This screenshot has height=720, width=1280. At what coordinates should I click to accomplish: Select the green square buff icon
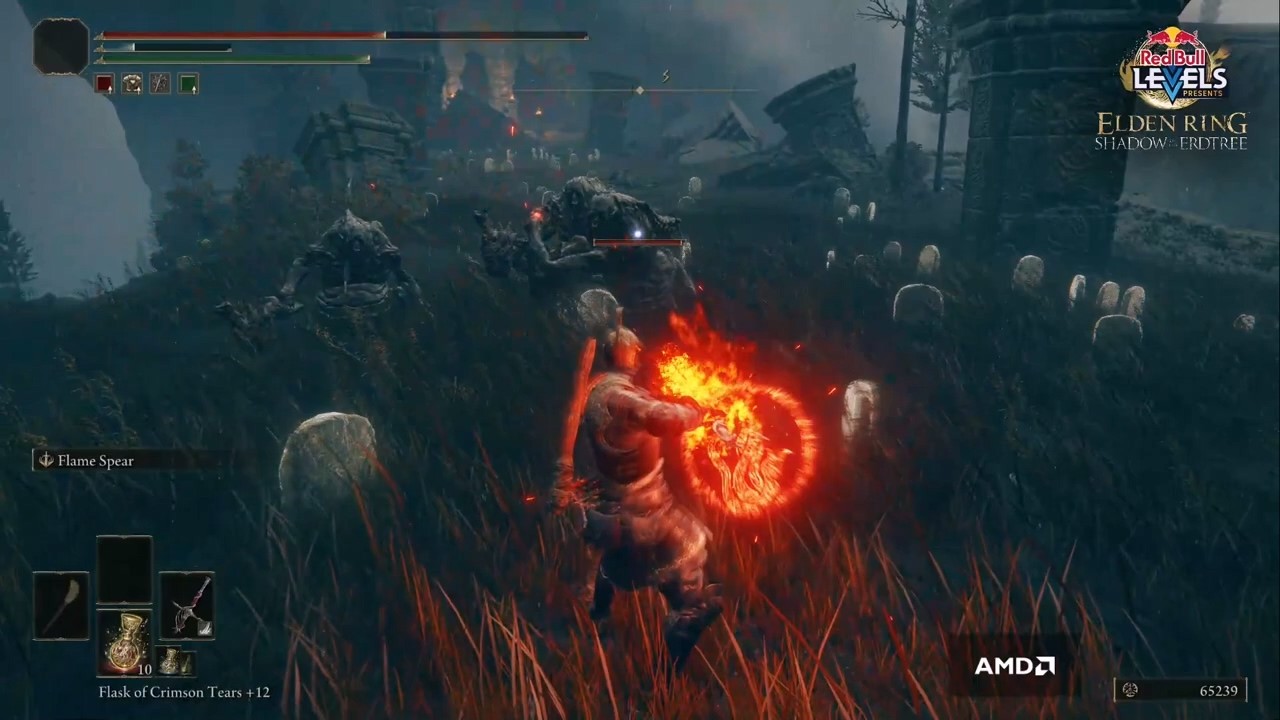[x=188, y=84]
